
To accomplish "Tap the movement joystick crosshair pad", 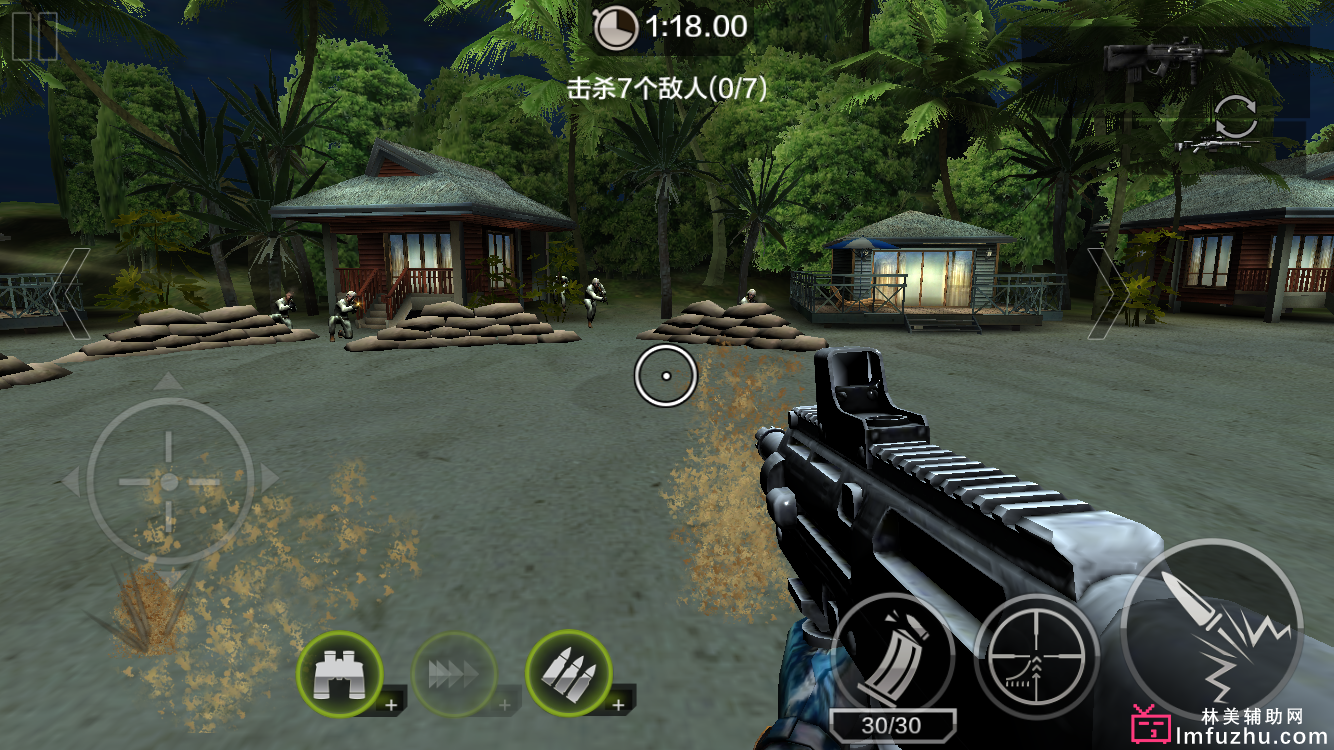I will tap(169, 482).
